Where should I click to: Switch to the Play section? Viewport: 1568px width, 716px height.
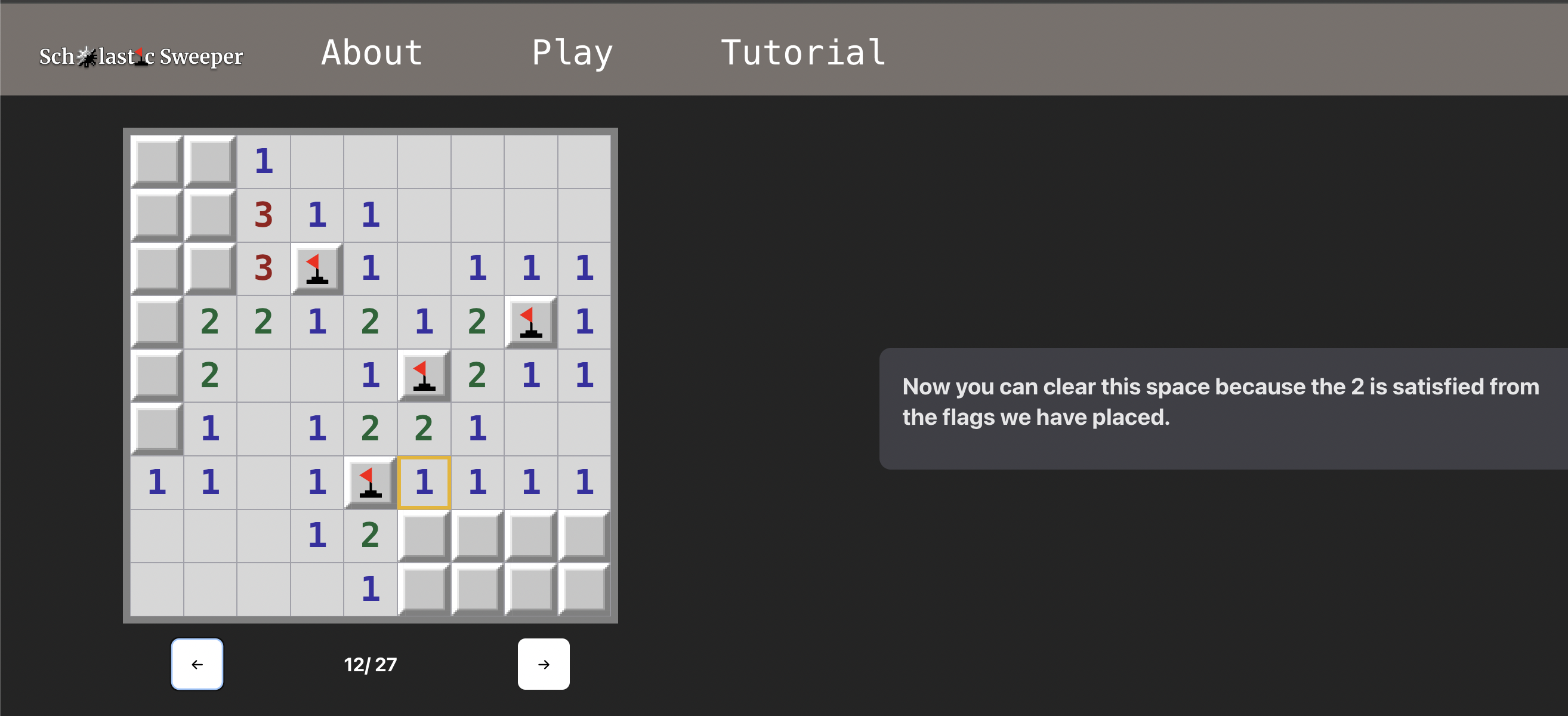pos(572,54)
